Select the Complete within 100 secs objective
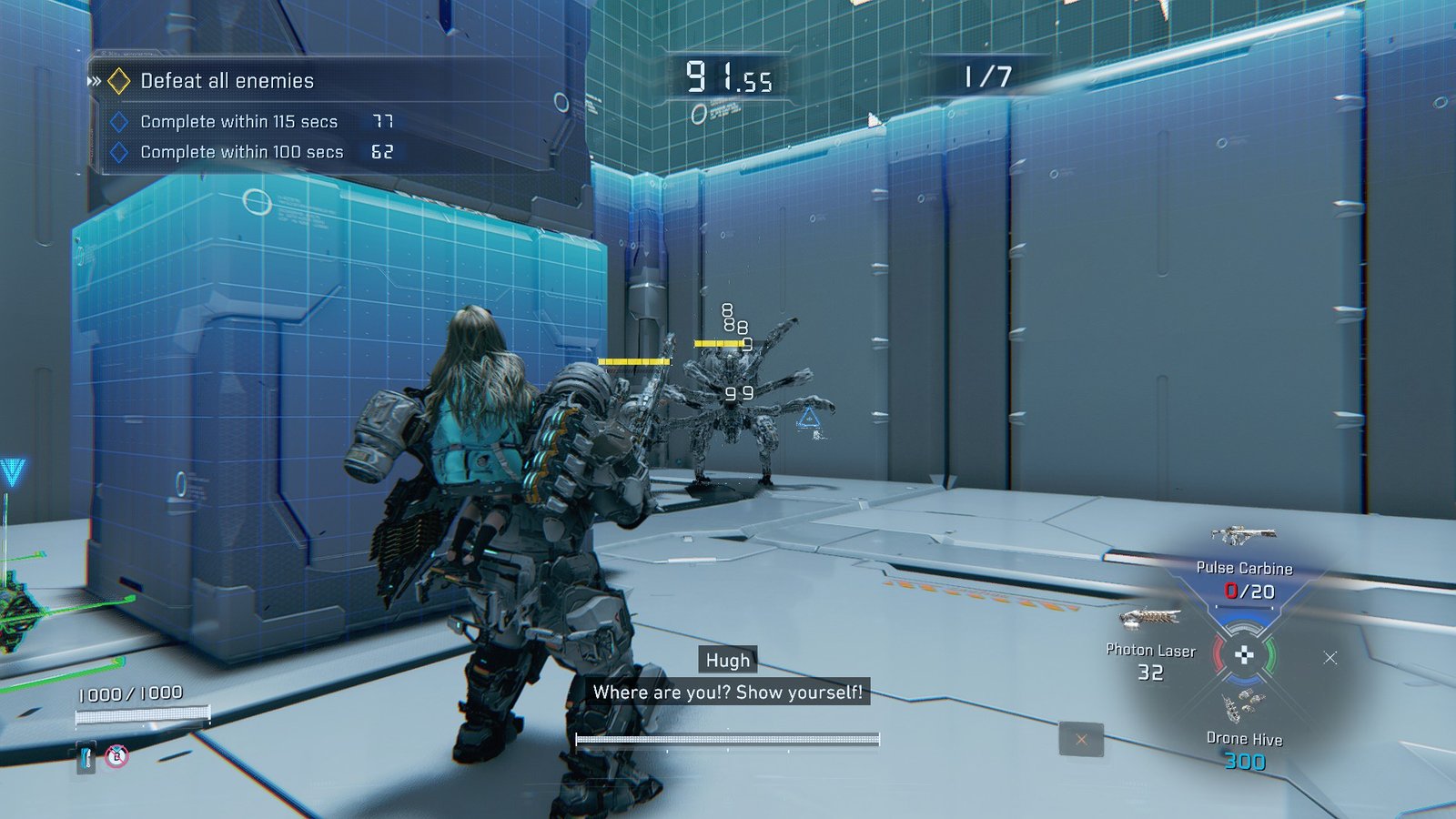Screen dimensions: 1456x819 [241, 152]
